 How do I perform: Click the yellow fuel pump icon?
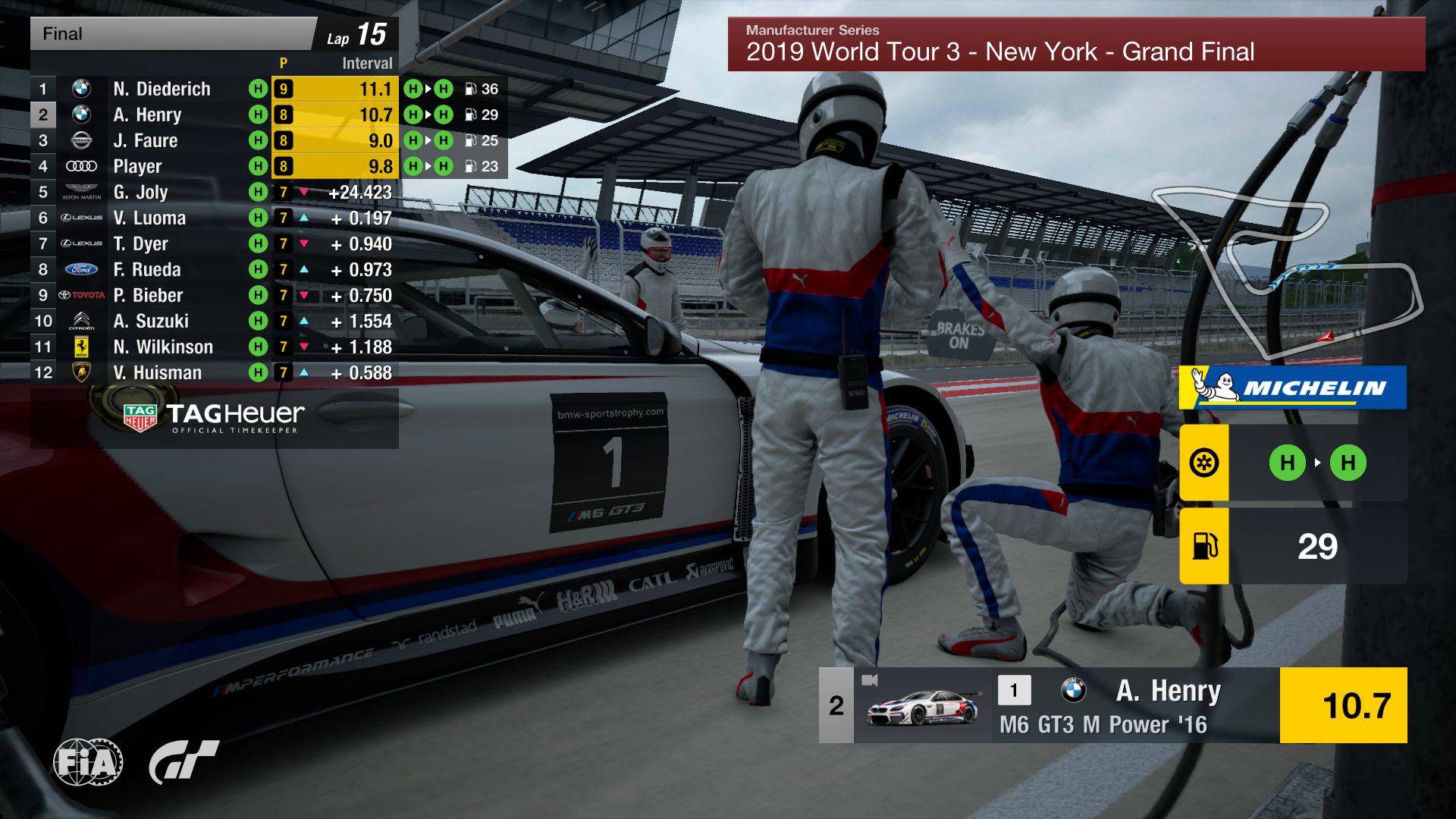(x=1203, y=546)
